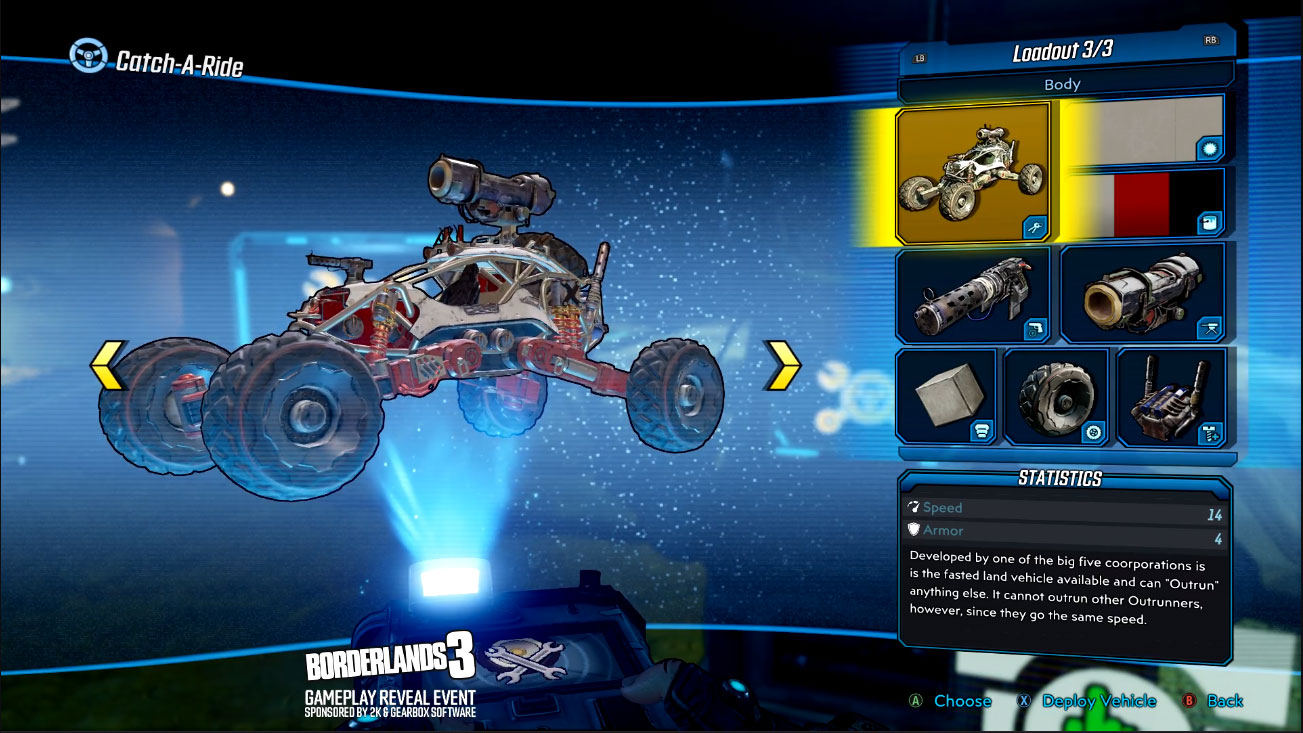
Task: Click the Catch-A-Ride steering wheel icon
Action: (x=88, y=57)
